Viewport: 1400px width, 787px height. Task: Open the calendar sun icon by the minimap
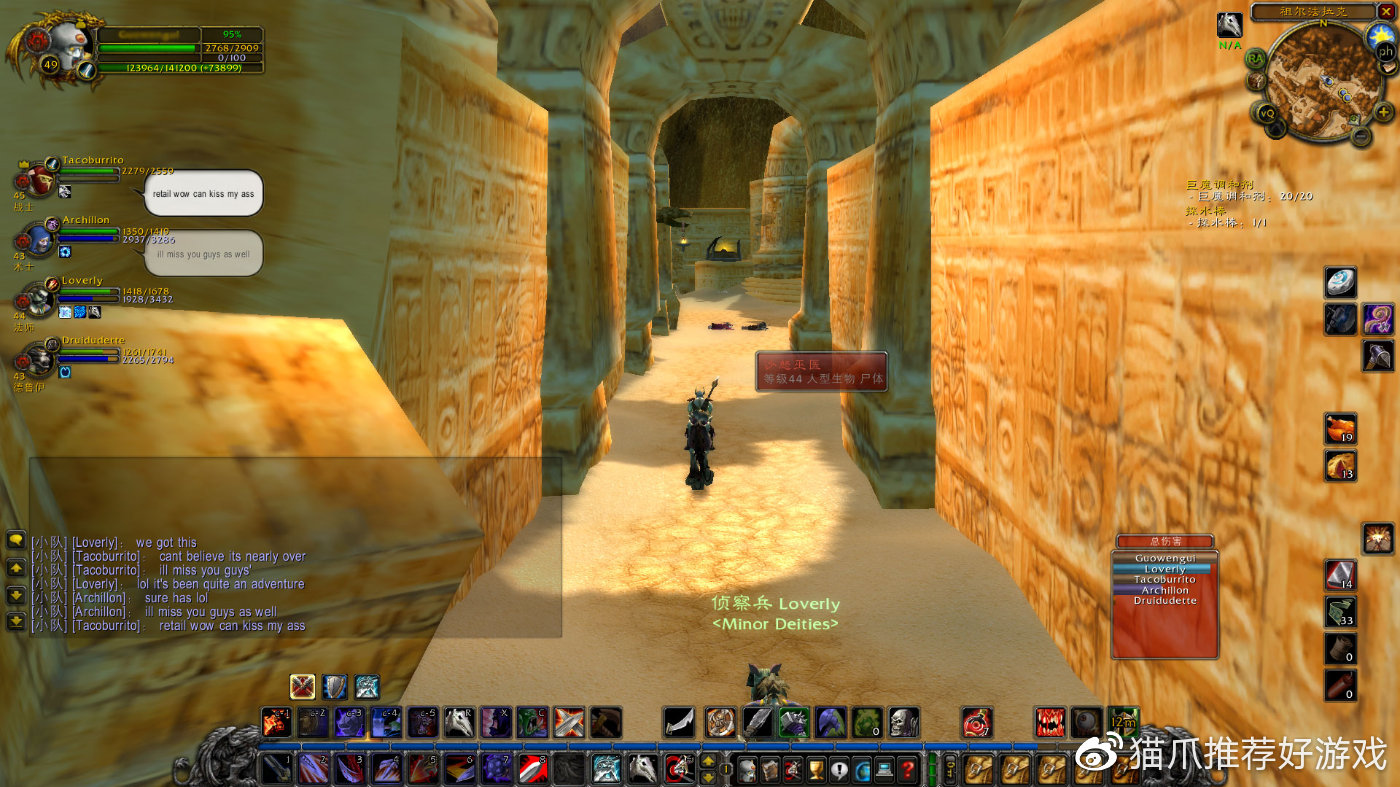(x=1380, y=35)
